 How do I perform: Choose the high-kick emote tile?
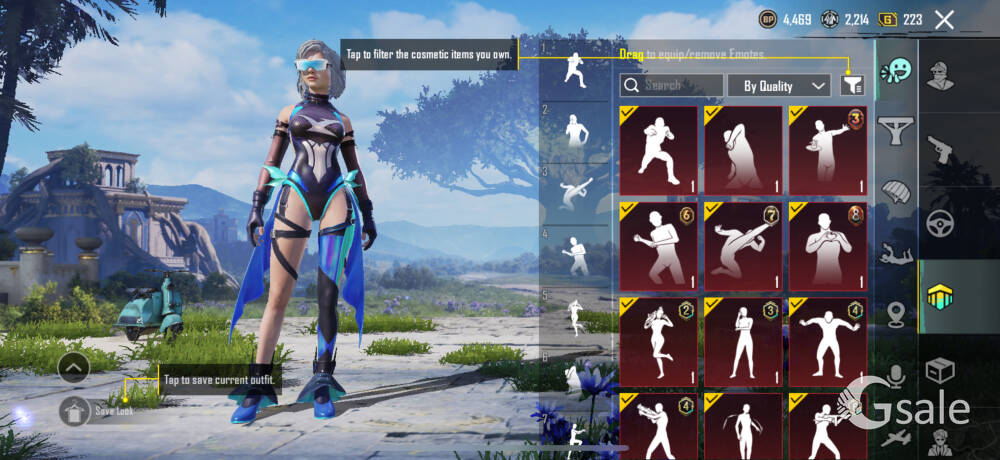743,246
